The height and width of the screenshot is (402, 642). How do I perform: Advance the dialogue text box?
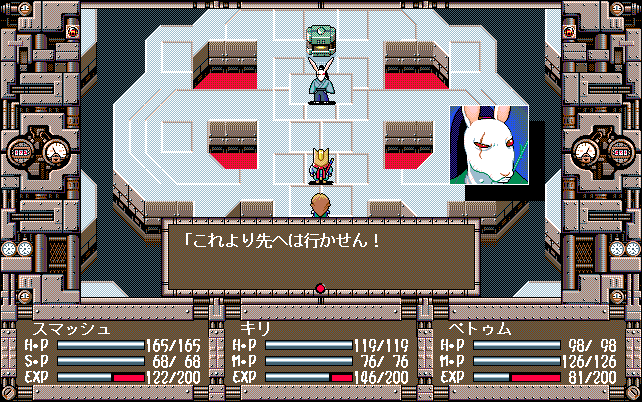coord(320,254)
